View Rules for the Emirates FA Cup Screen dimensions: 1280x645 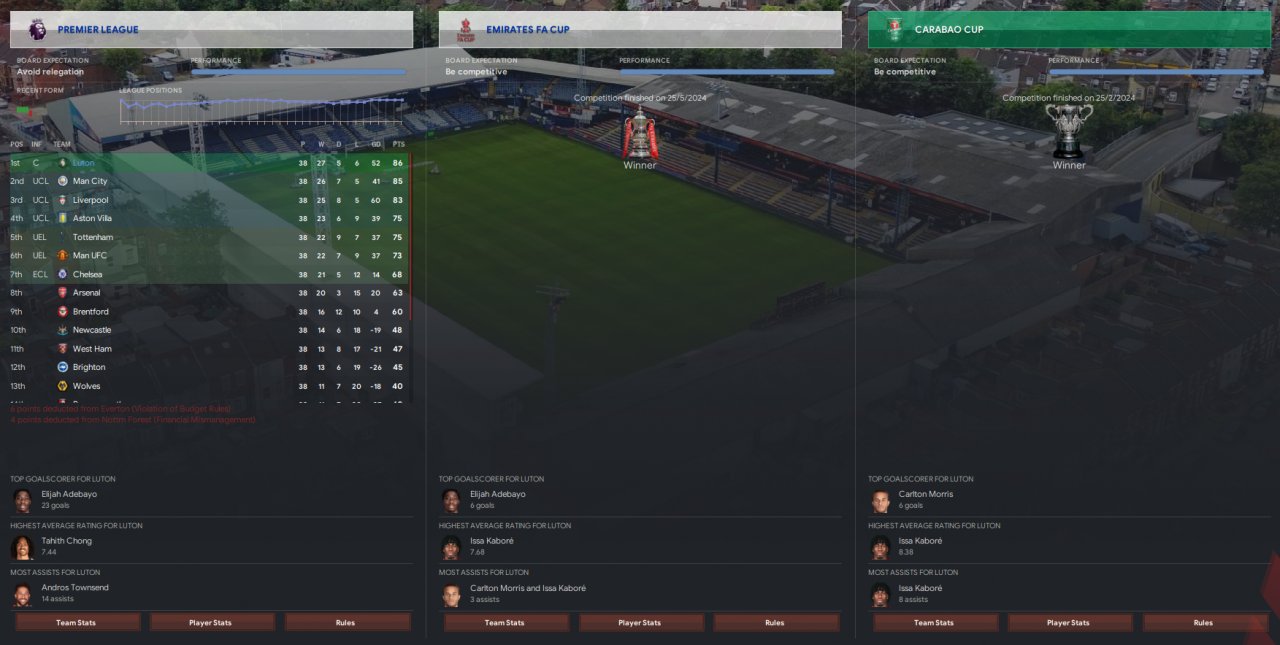[775, 622]
